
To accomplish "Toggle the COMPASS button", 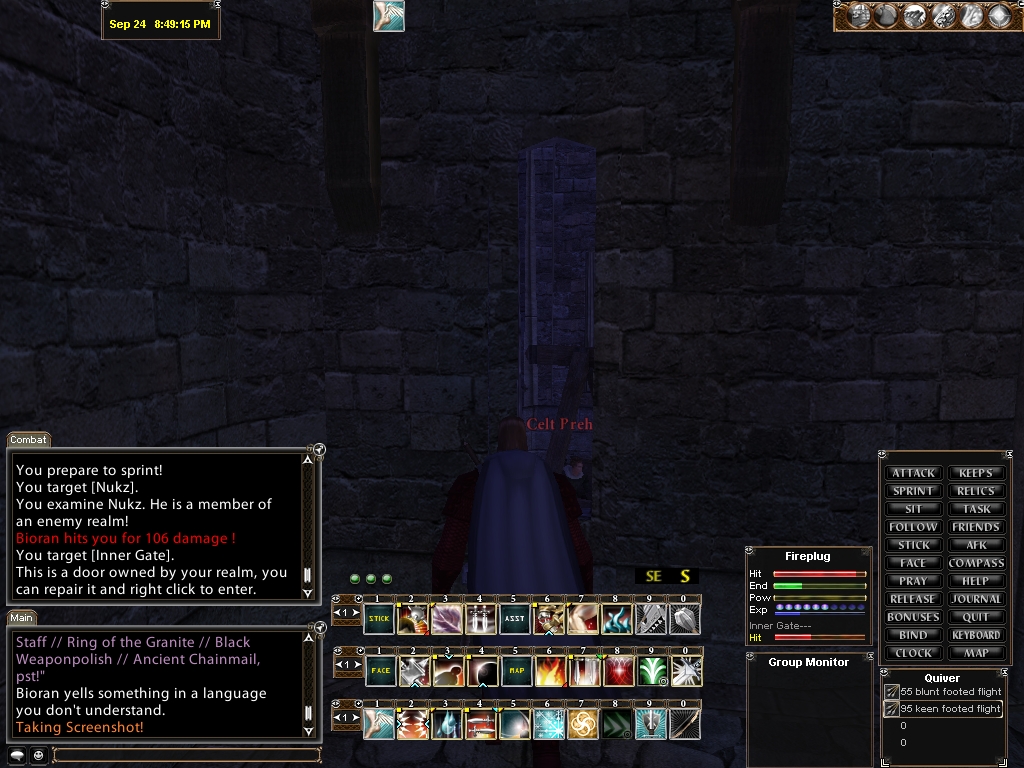I will [x=976, y=563].
